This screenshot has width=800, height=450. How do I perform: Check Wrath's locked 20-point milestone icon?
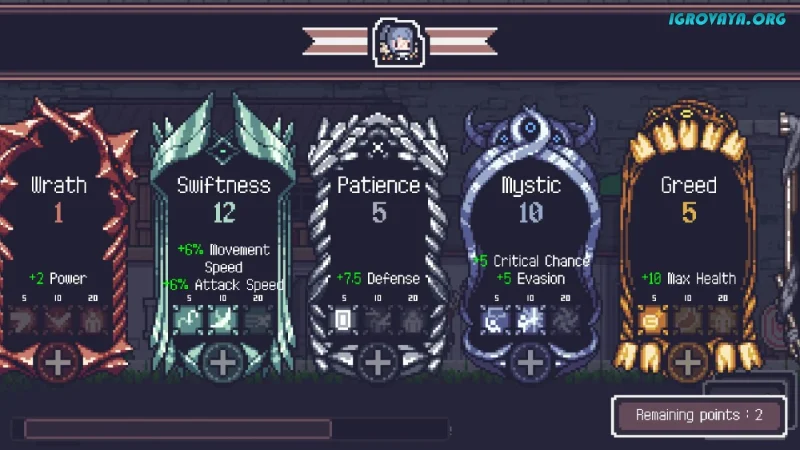[94, 321]
